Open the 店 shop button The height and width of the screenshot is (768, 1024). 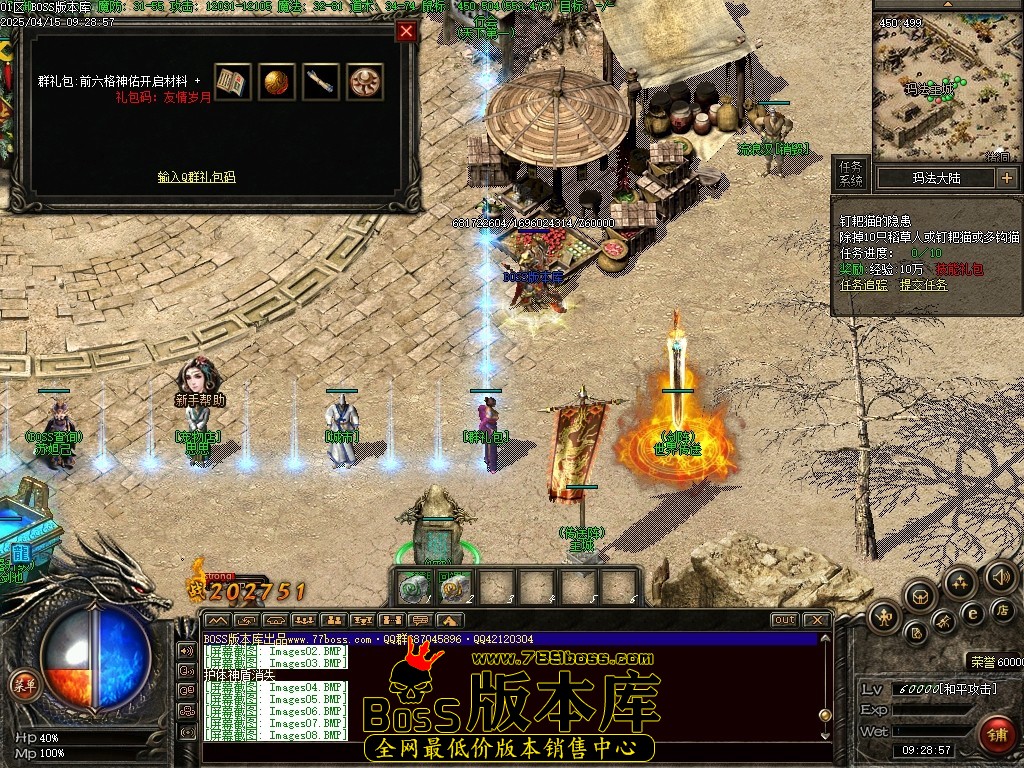pos(1001,609)
